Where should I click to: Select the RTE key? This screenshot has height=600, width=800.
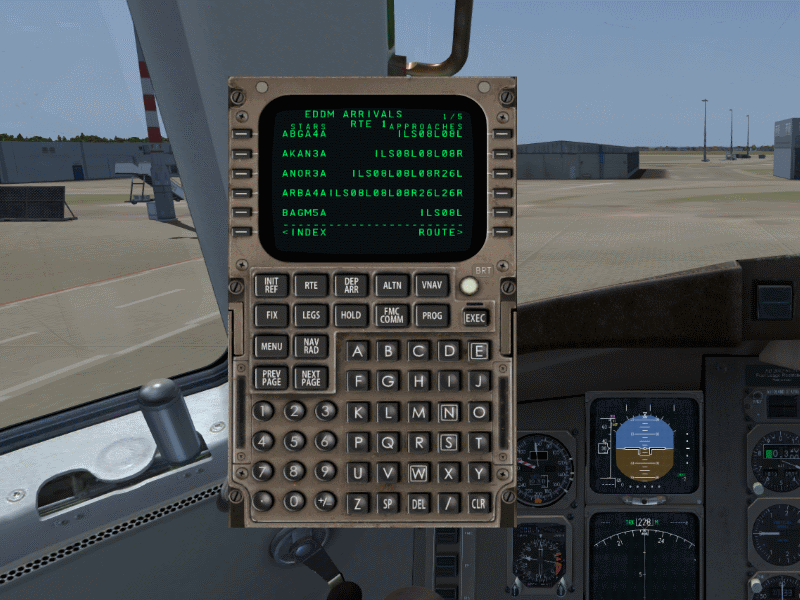coord(310,285)
